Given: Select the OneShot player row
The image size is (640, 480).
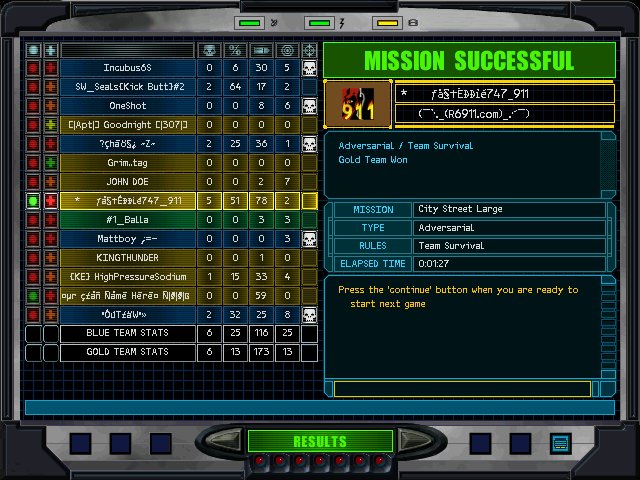Looking at the screenshot, I should [x=127, y=106].
